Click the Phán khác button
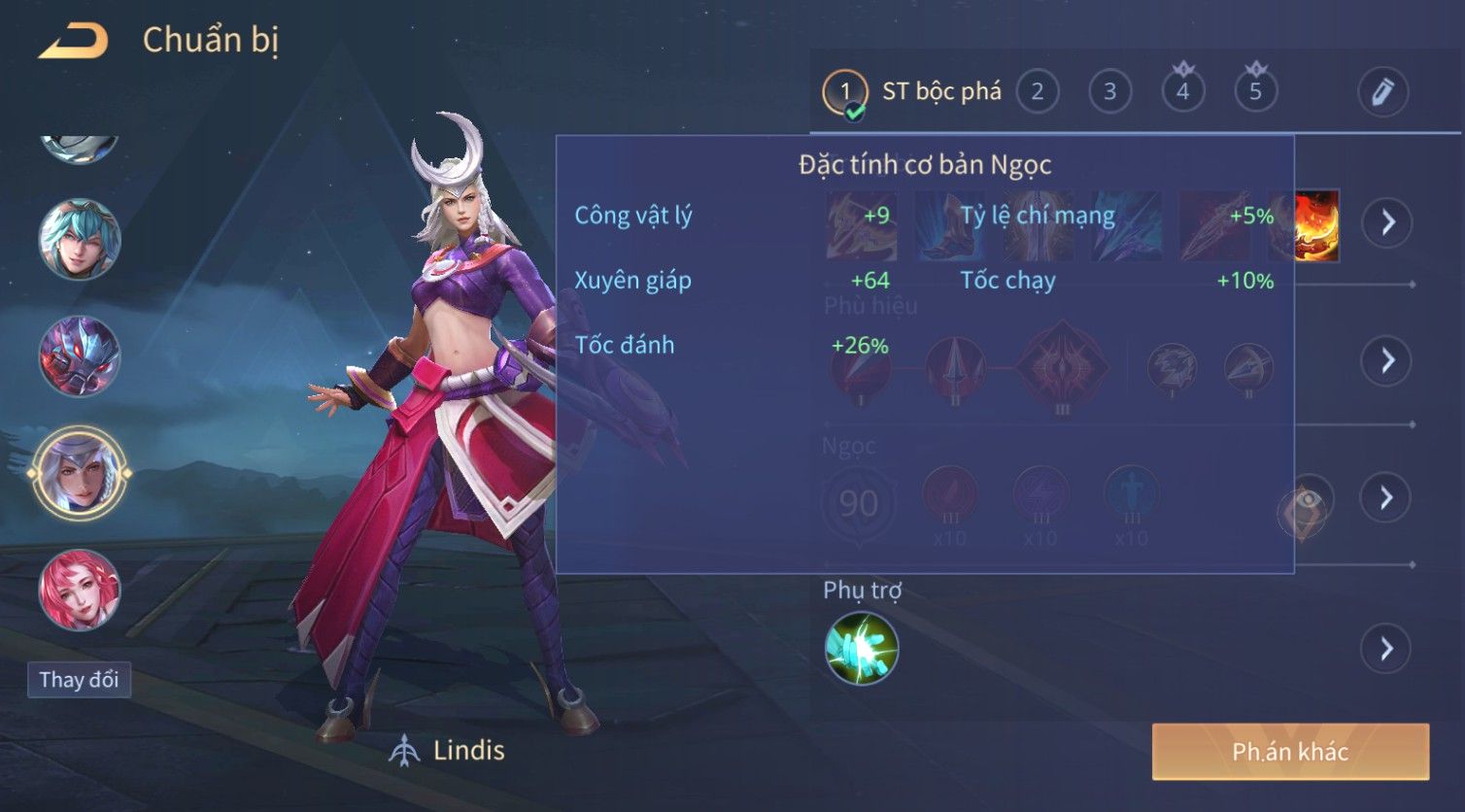Image resolution: width=1465 pixels, height=812 pixels. (x=1290, y=752)
